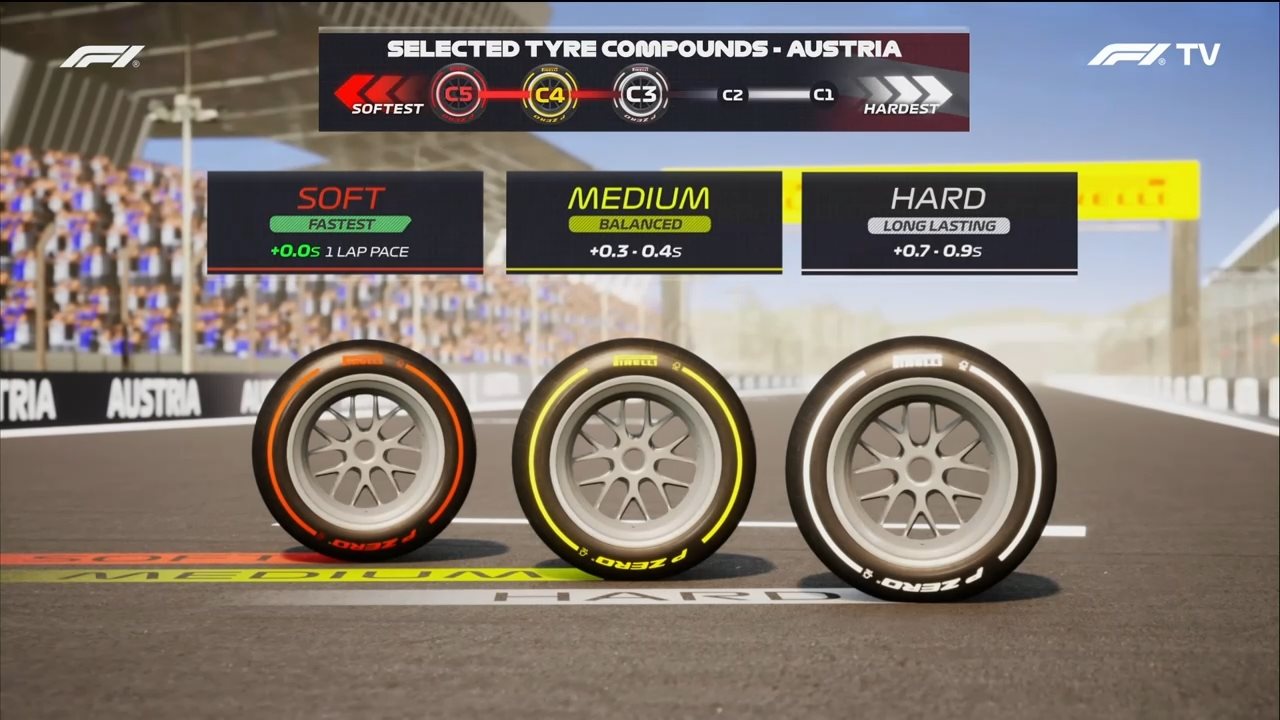Select the yellow C4 compound icon
The image size is (1280, 720).
(x=549, y=94)
